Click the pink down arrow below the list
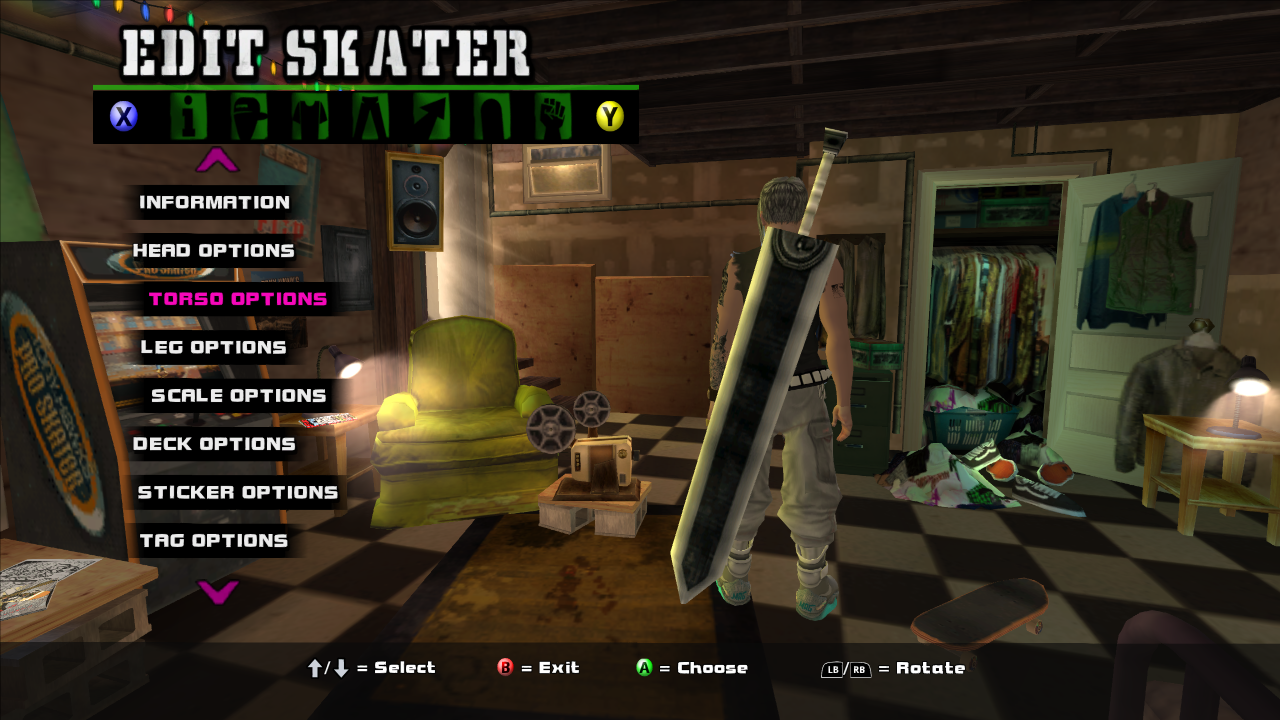The height and width of the screenshot is (720, 1280). 217,592
